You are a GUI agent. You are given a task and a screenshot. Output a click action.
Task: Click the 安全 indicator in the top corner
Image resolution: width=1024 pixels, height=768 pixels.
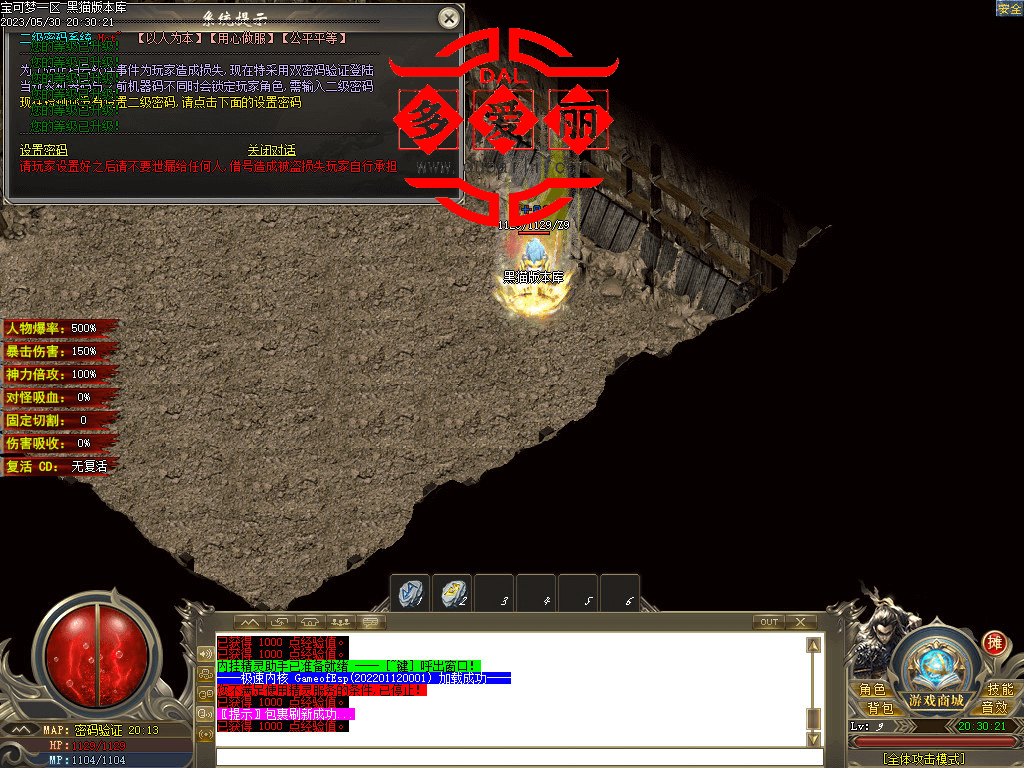click(x=1009, y=8)
